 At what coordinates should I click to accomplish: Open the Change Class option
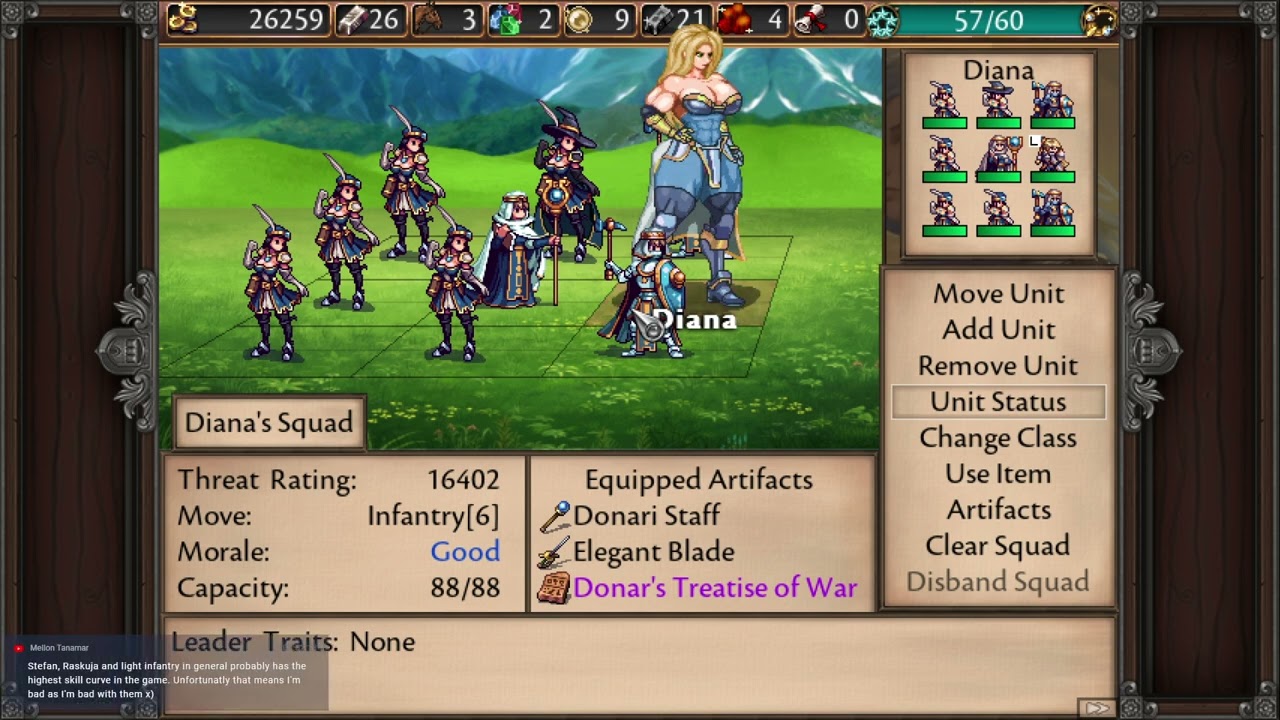pos(998,438)
